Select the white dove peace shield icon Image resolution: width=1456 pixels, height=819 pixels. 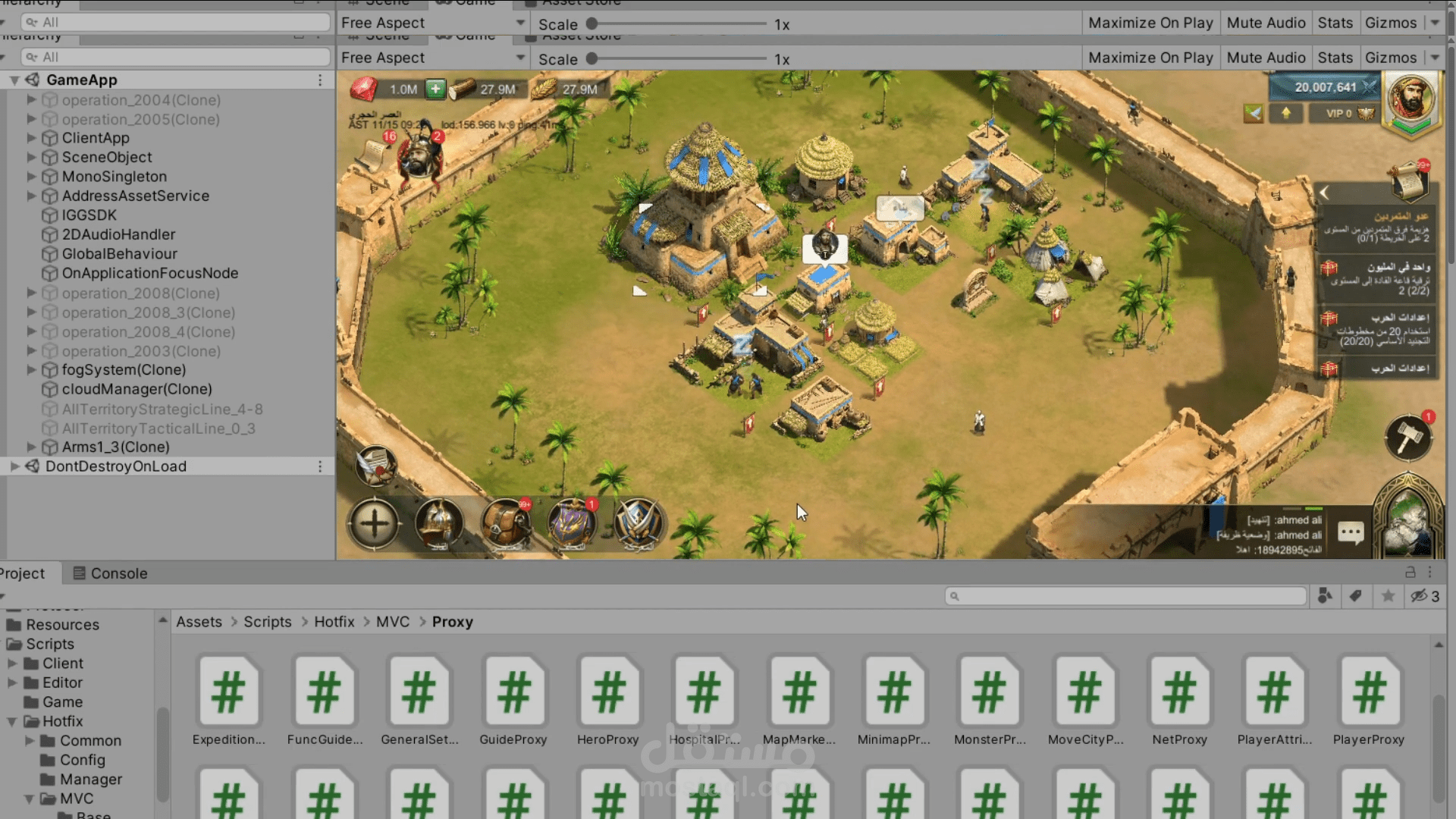click(x=1254, y=114)
